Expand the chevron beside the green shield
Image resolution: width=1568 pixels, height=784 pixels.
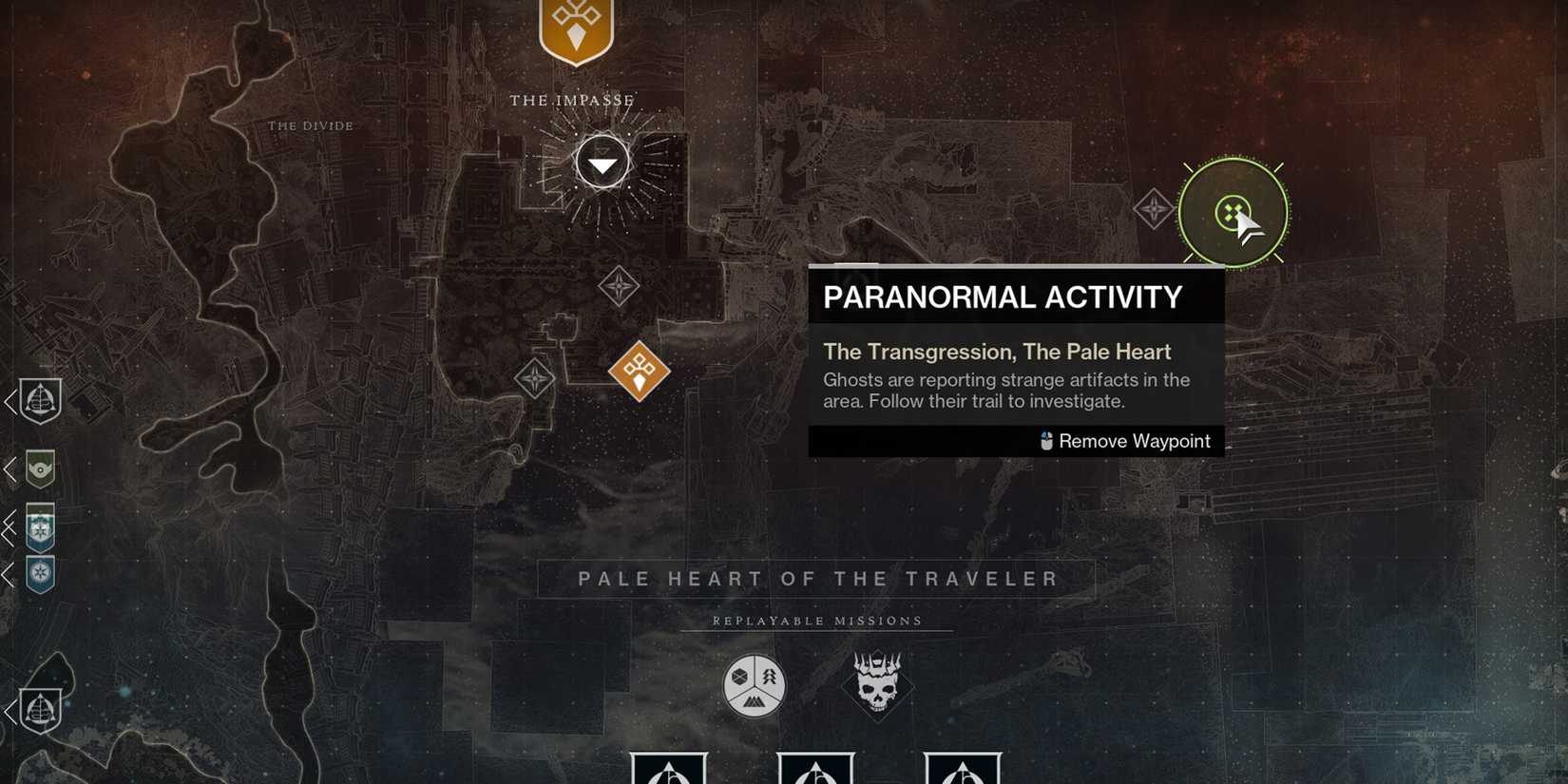(x=10, y=468)
